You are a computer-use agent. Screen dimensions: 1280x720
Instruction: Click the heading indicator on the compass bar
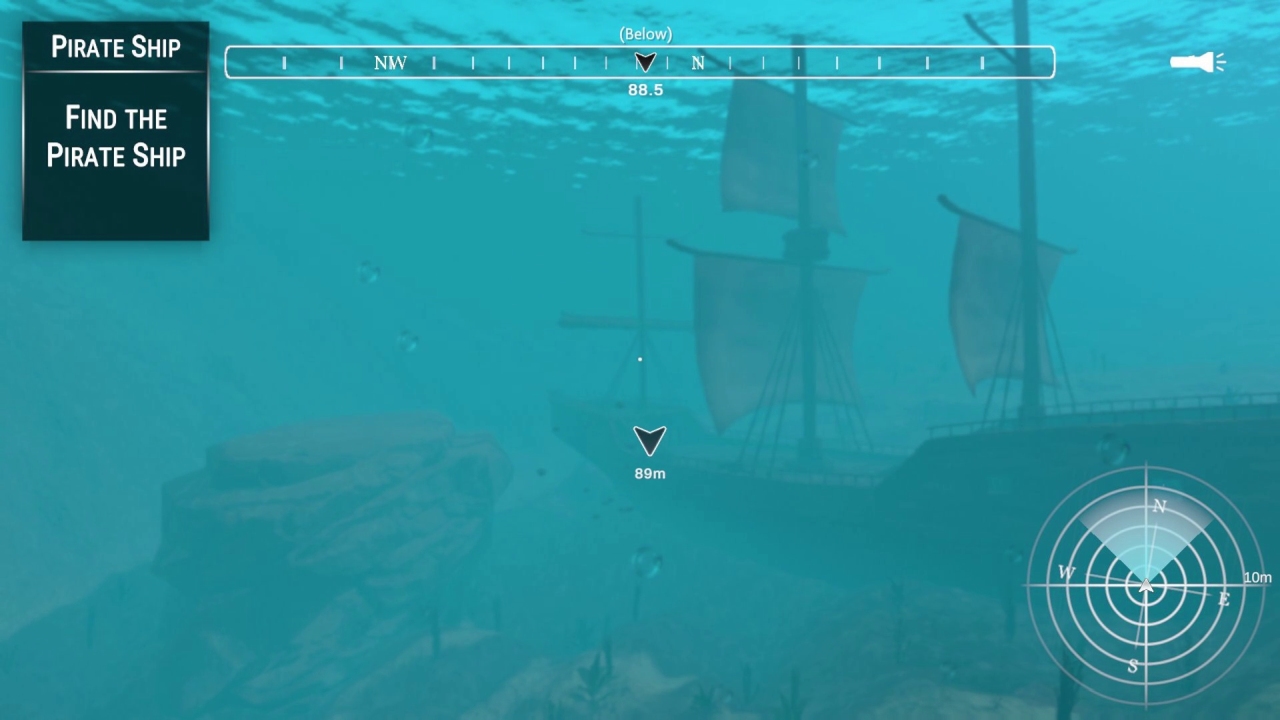[645, 62]
